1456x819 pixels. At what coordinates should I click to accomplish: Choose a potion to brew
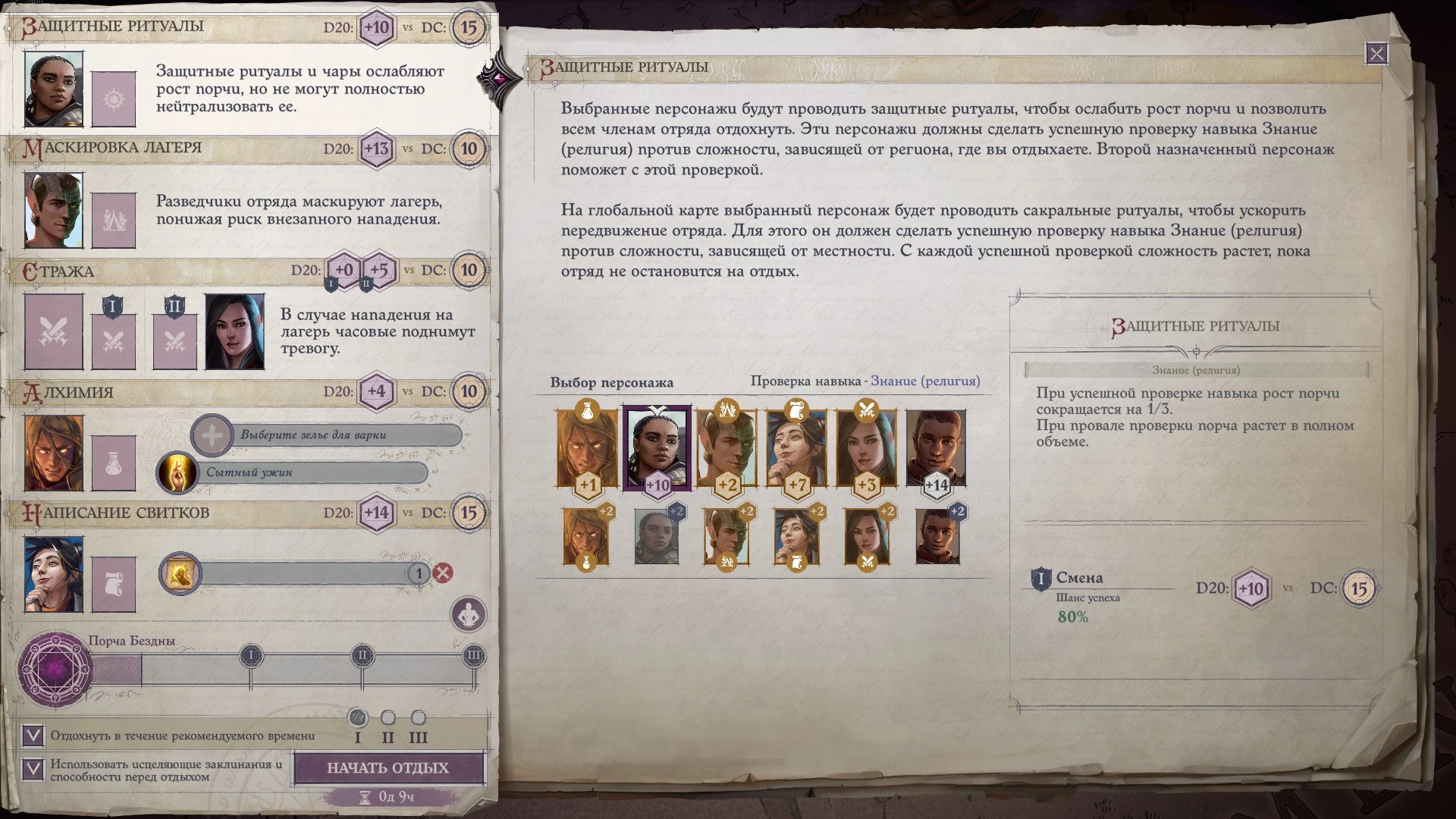click(326, 435)
